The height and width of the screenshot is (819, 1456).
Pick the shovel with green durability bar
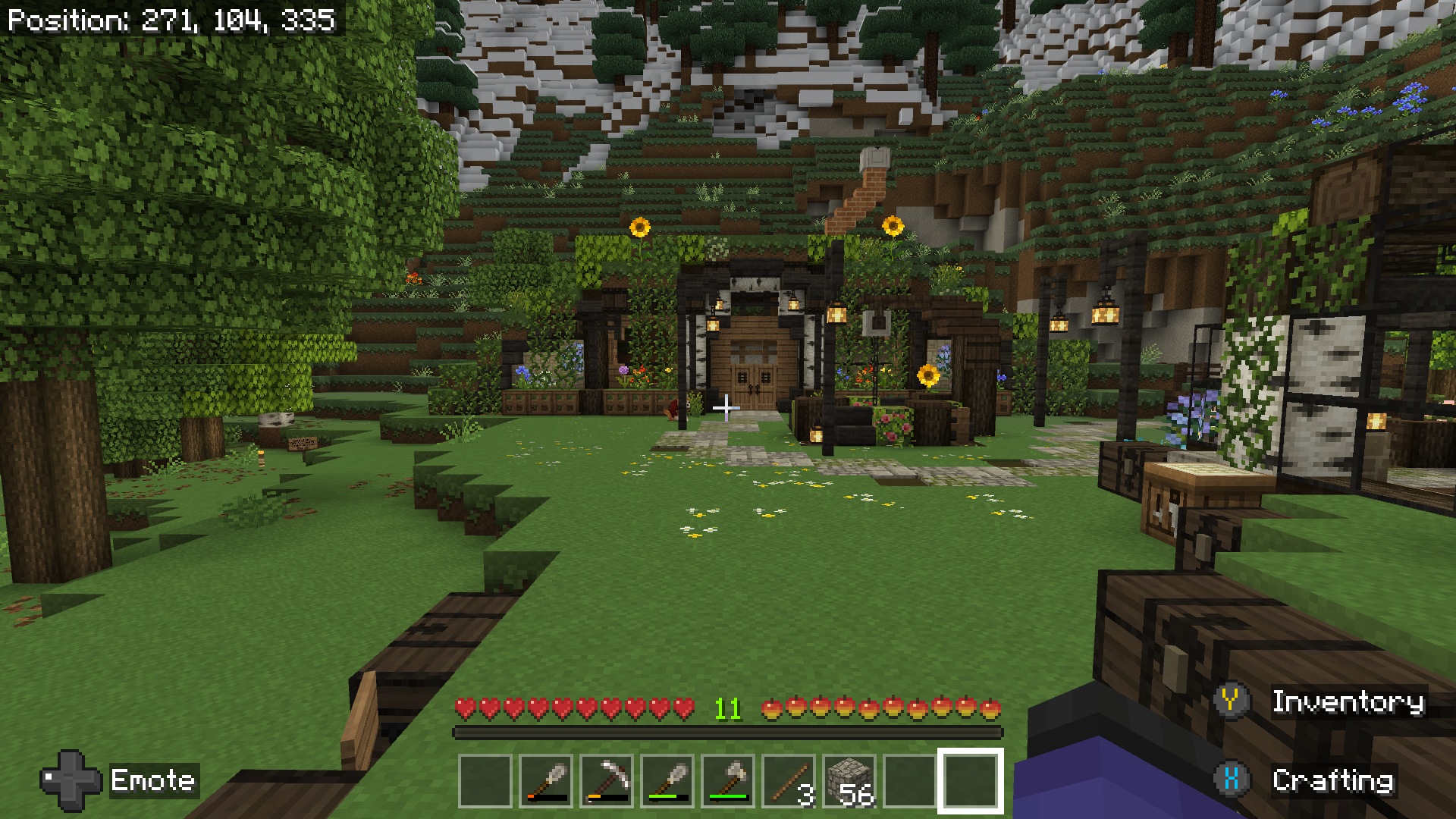coord(667,780)
